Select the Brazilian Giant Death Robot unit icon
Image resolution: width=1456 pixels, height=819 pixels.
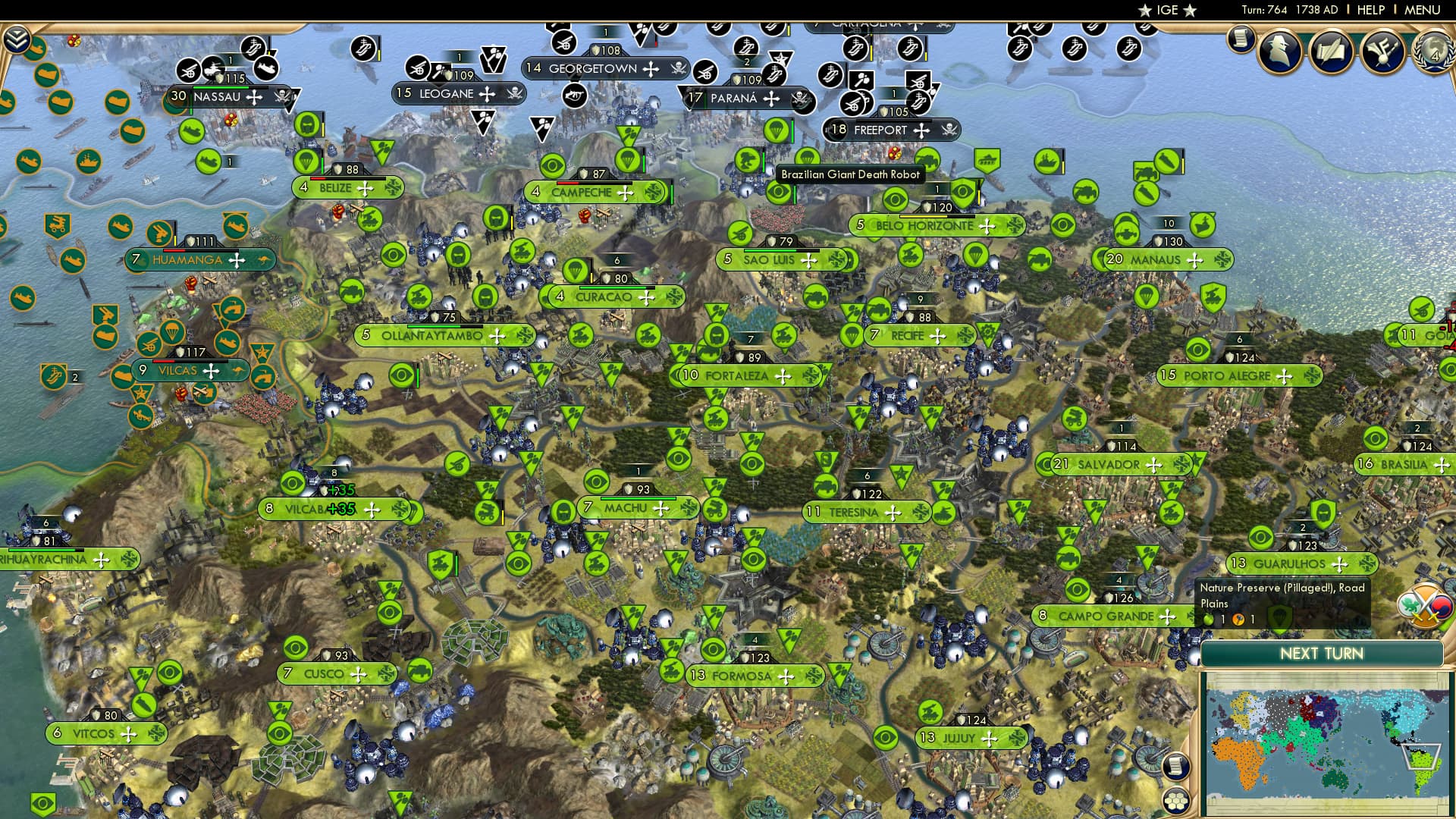tap(748, 159)
